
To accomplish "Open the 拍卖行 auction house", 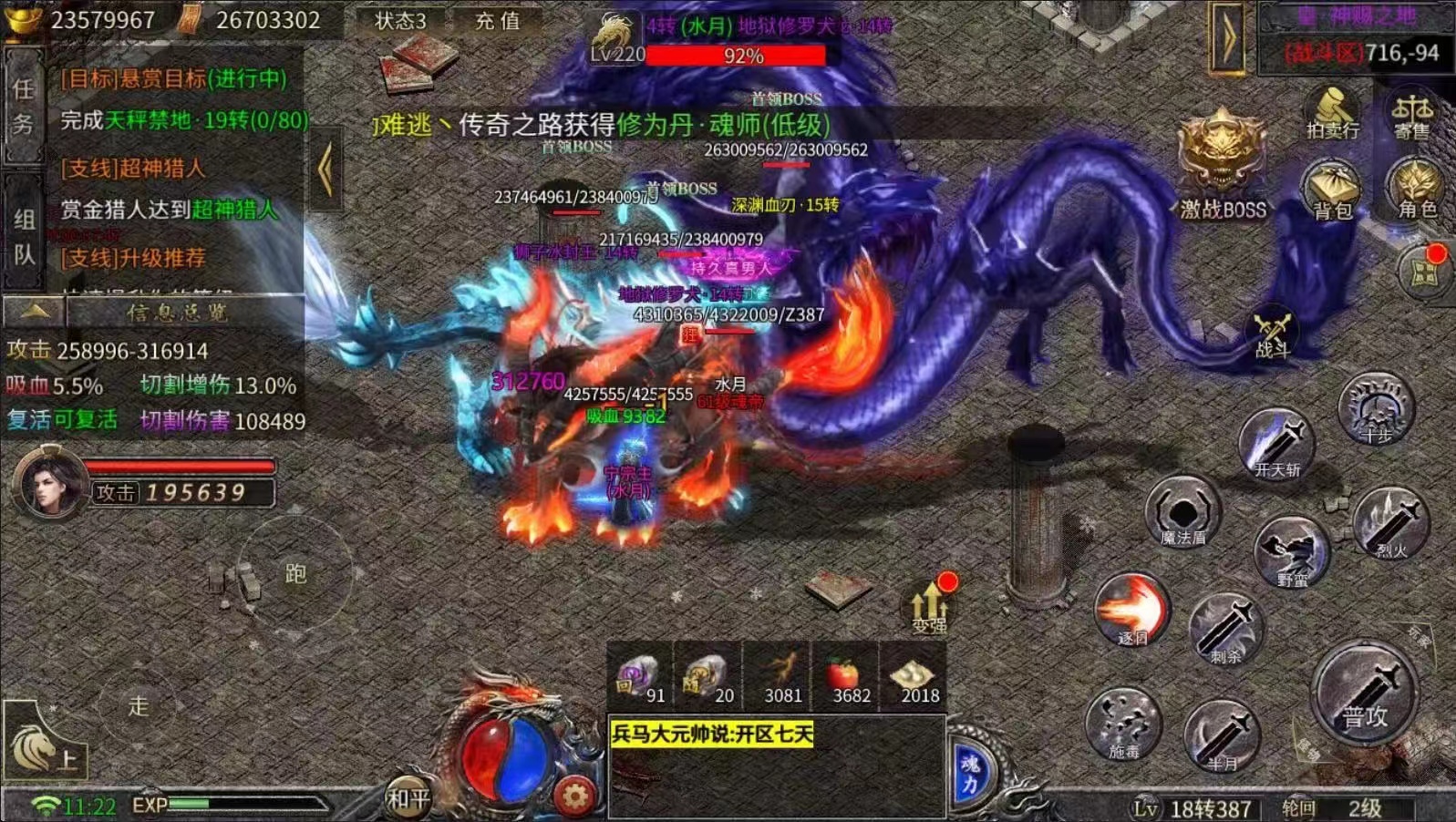I will (x=1332, y=113).
